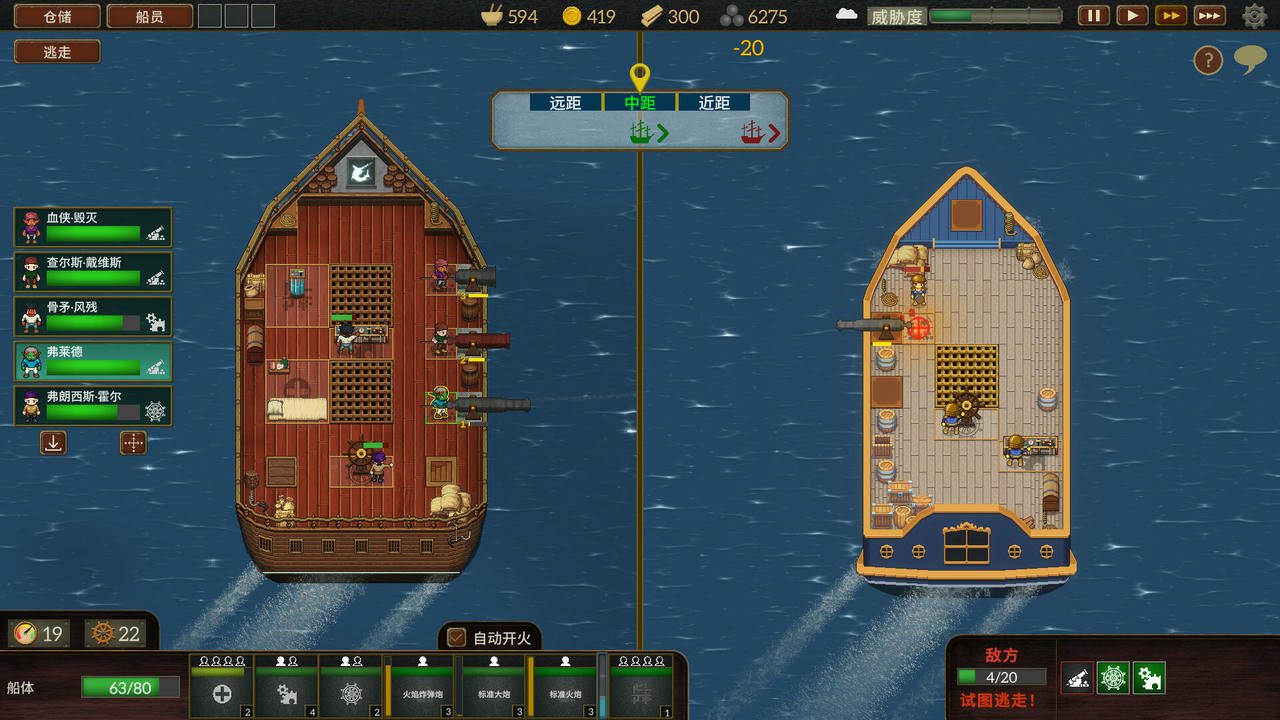Open the 船员 crew panel
Image resolution: width=1280 pixels, height=720 pixels.
pos(150,16)
